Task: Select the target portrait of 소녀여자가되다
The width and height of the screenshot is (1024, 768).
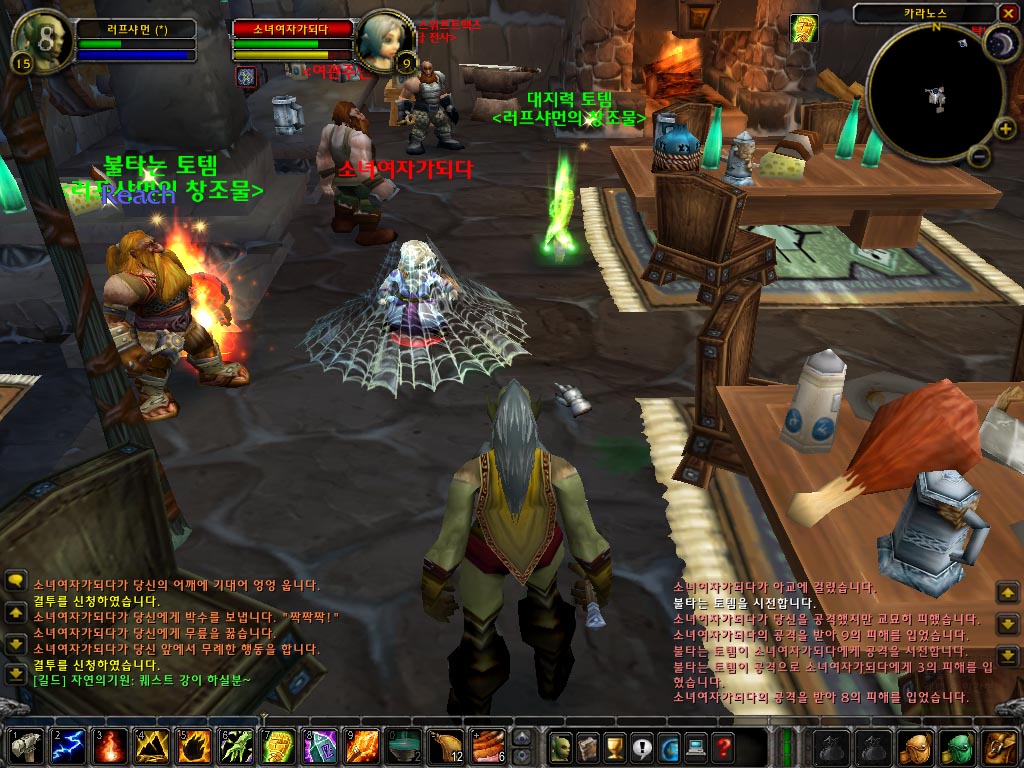Action: click(385, 41)
